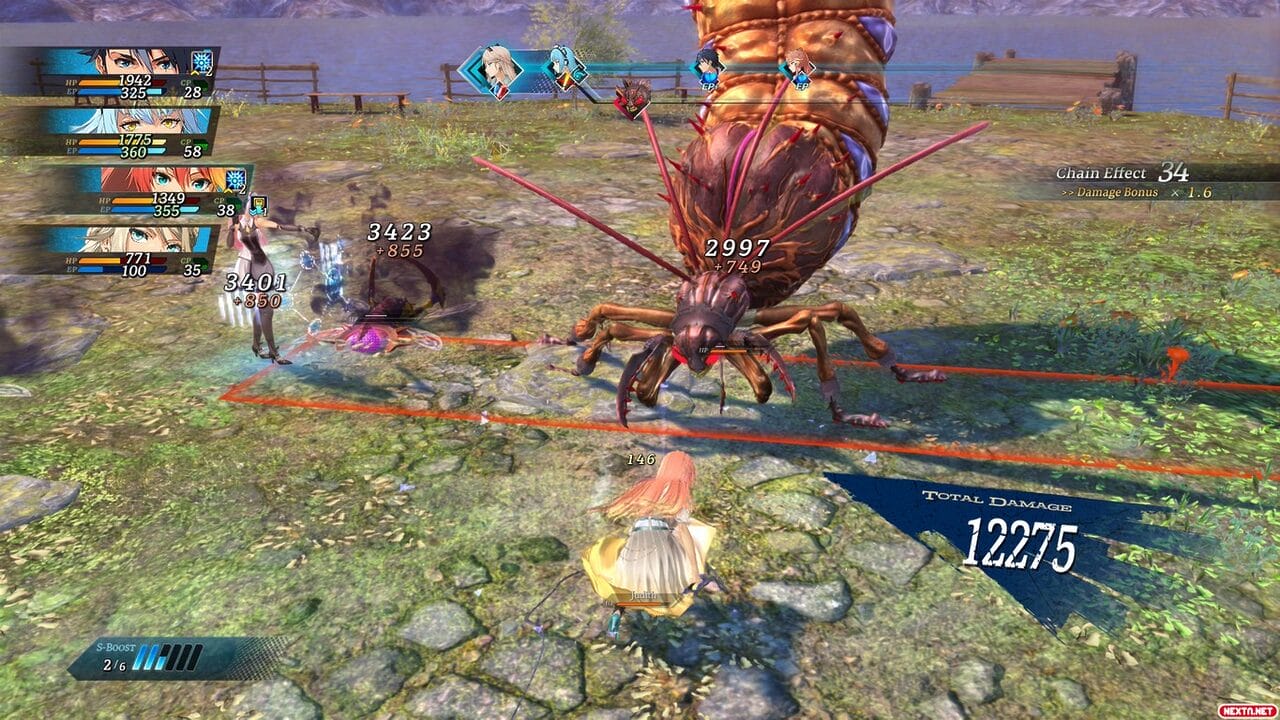Click the blue-haired character's turn order portrait
Screen dimensions: 1280x720
(563, 68)
